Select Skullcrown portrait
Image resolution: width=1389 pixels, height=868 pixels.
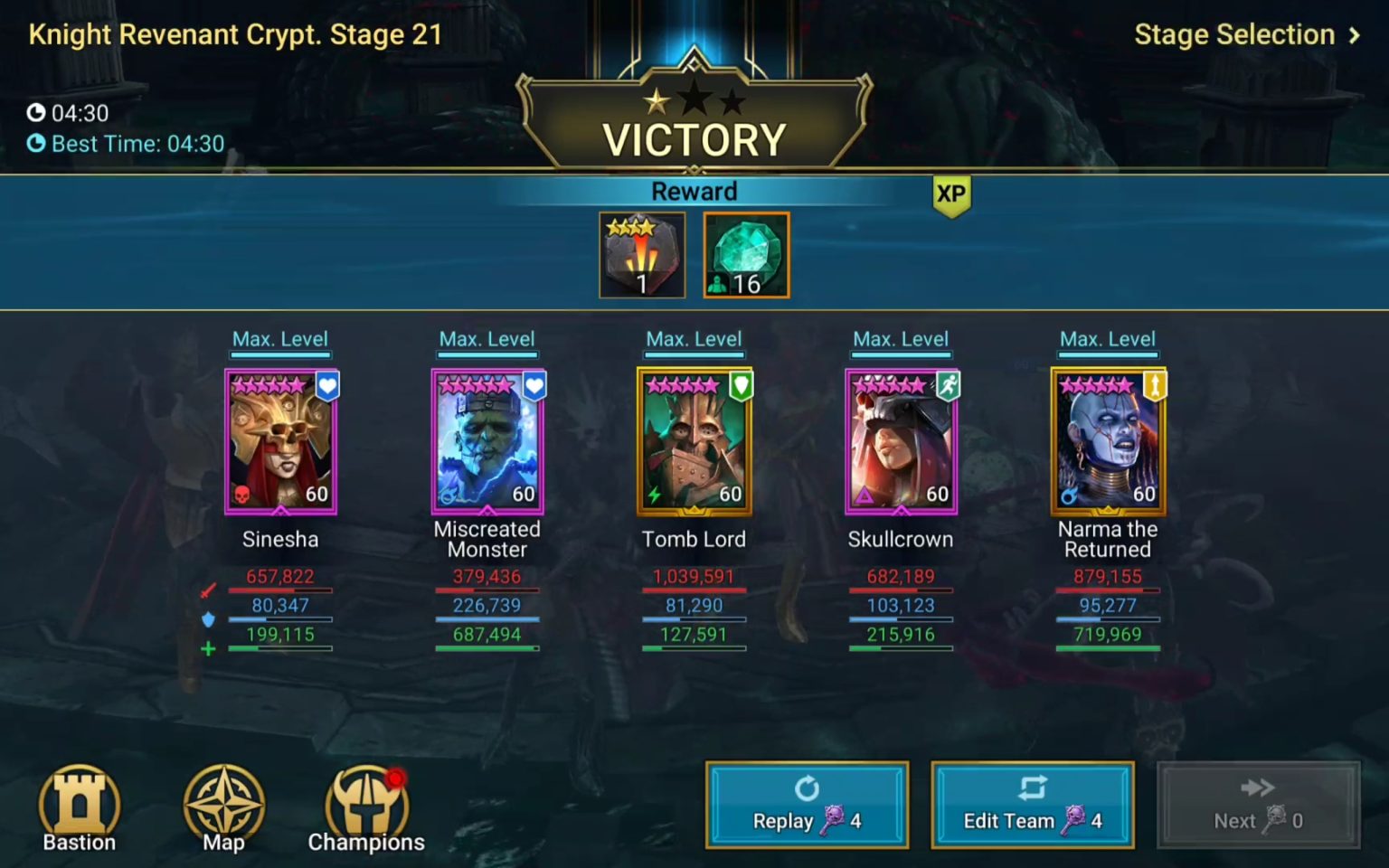point(902,442)
